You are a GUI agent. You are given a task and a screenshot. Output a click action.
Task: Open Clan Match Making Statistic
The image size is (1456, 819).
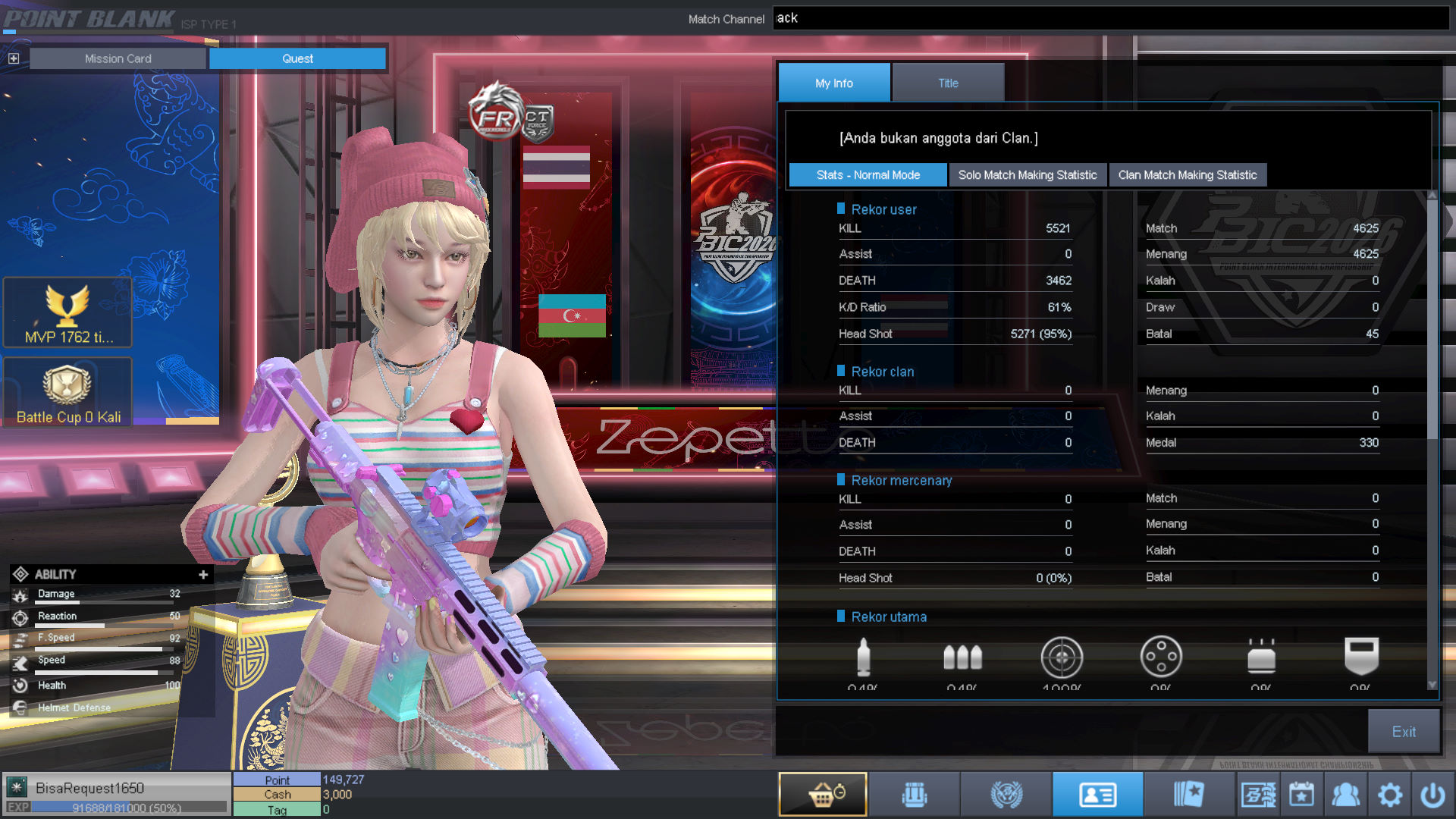coord(1187,175)
